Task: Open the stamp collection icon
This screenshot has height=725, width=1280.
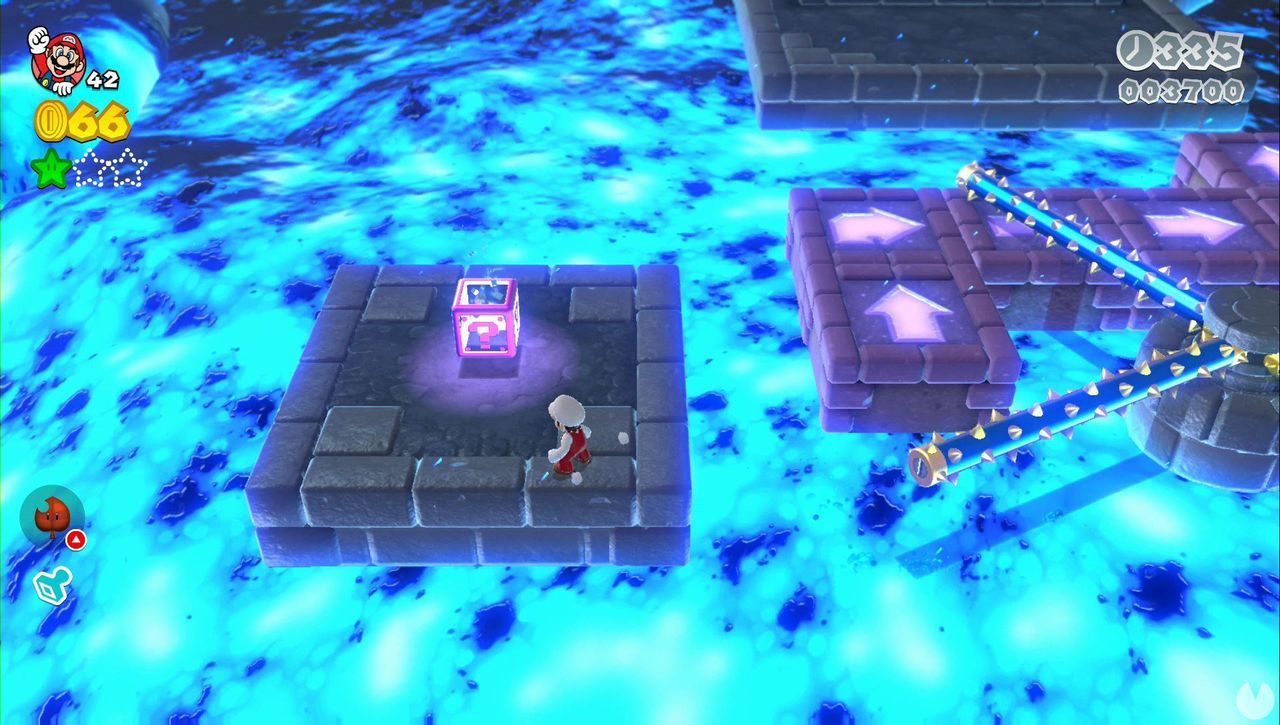Action: (51, 584)
